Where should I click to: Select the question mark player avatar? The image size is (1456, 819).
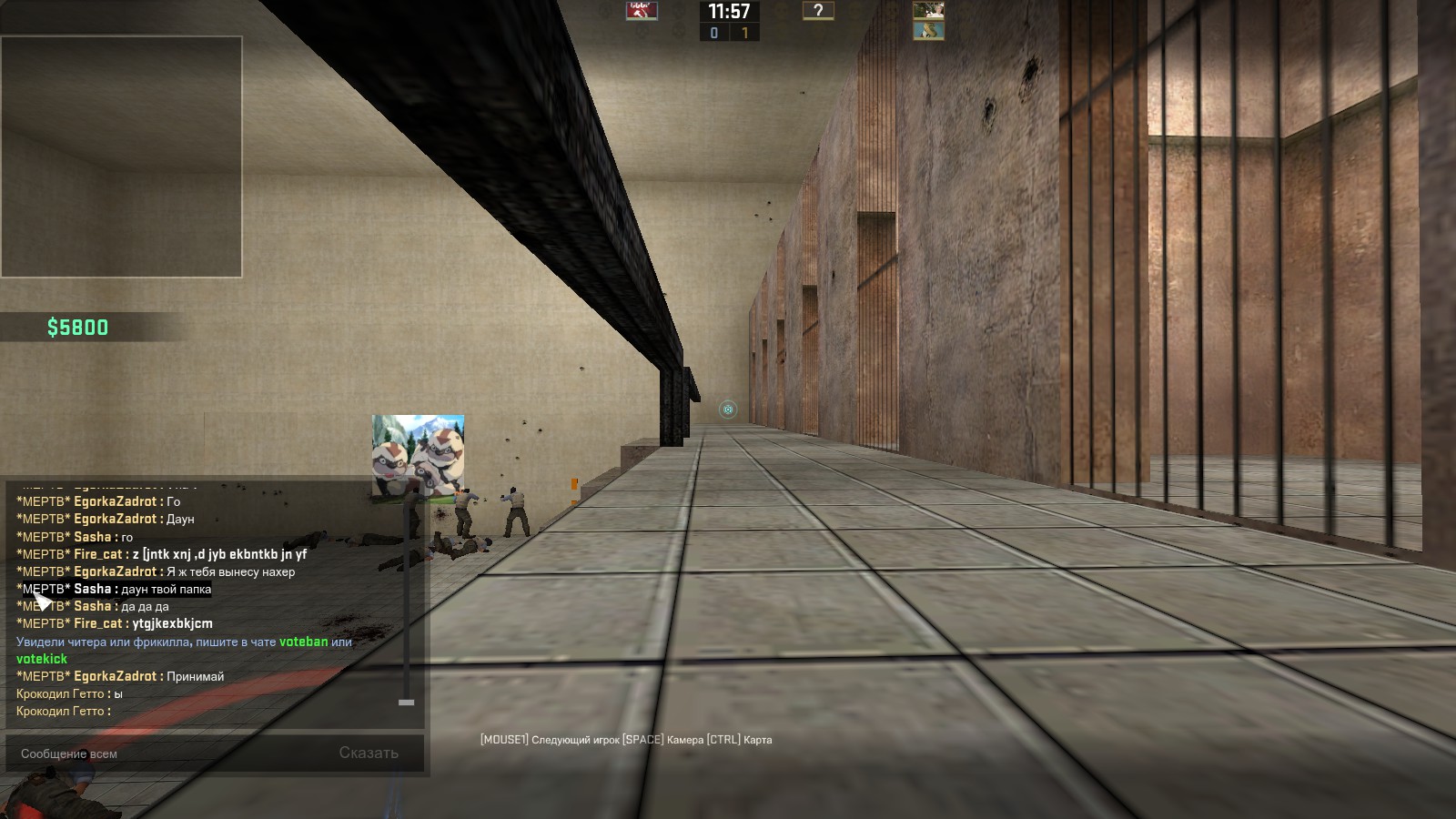point(817,11)
